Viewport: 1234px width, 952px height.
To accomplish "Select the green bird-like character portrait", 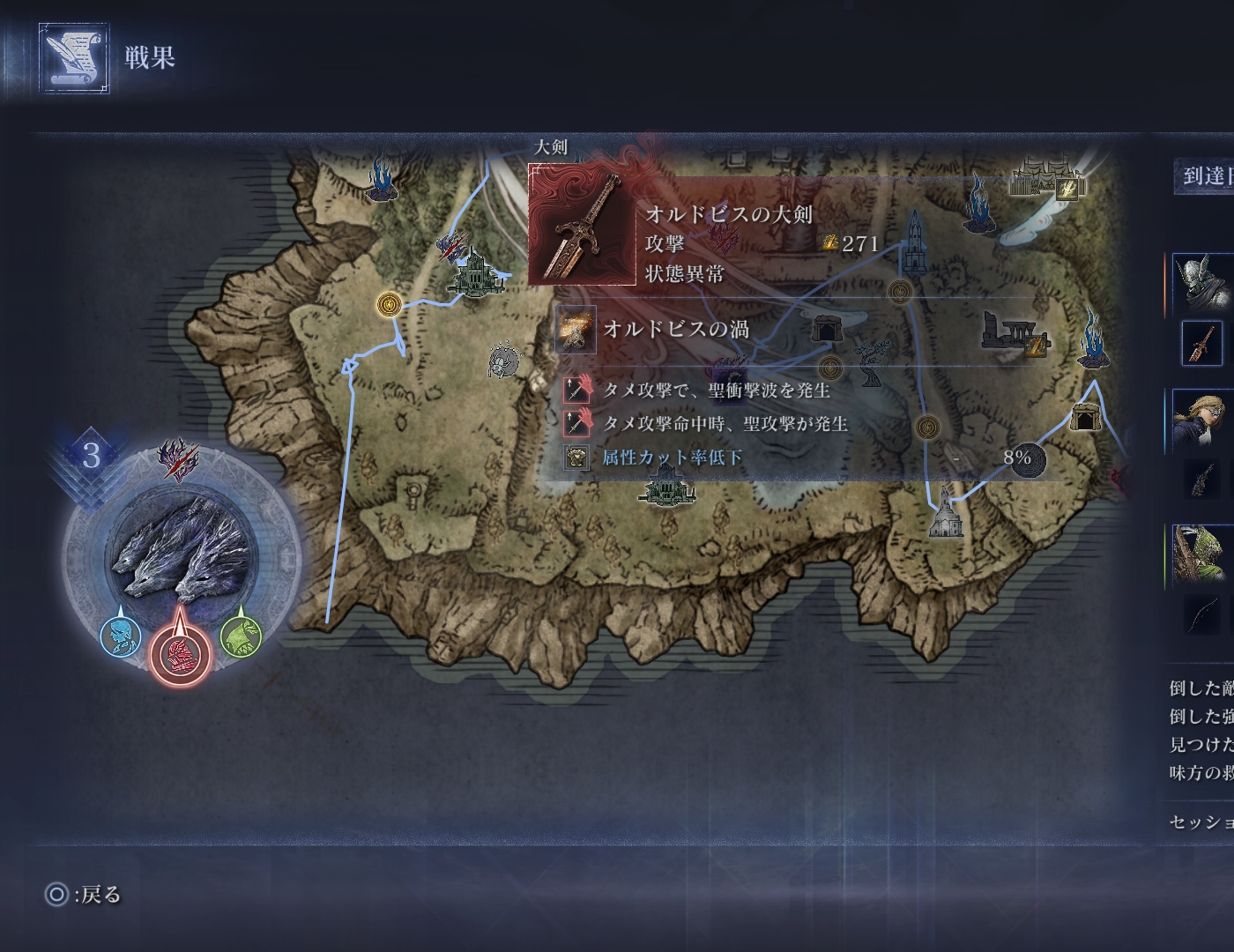I will click(1202, 554).
